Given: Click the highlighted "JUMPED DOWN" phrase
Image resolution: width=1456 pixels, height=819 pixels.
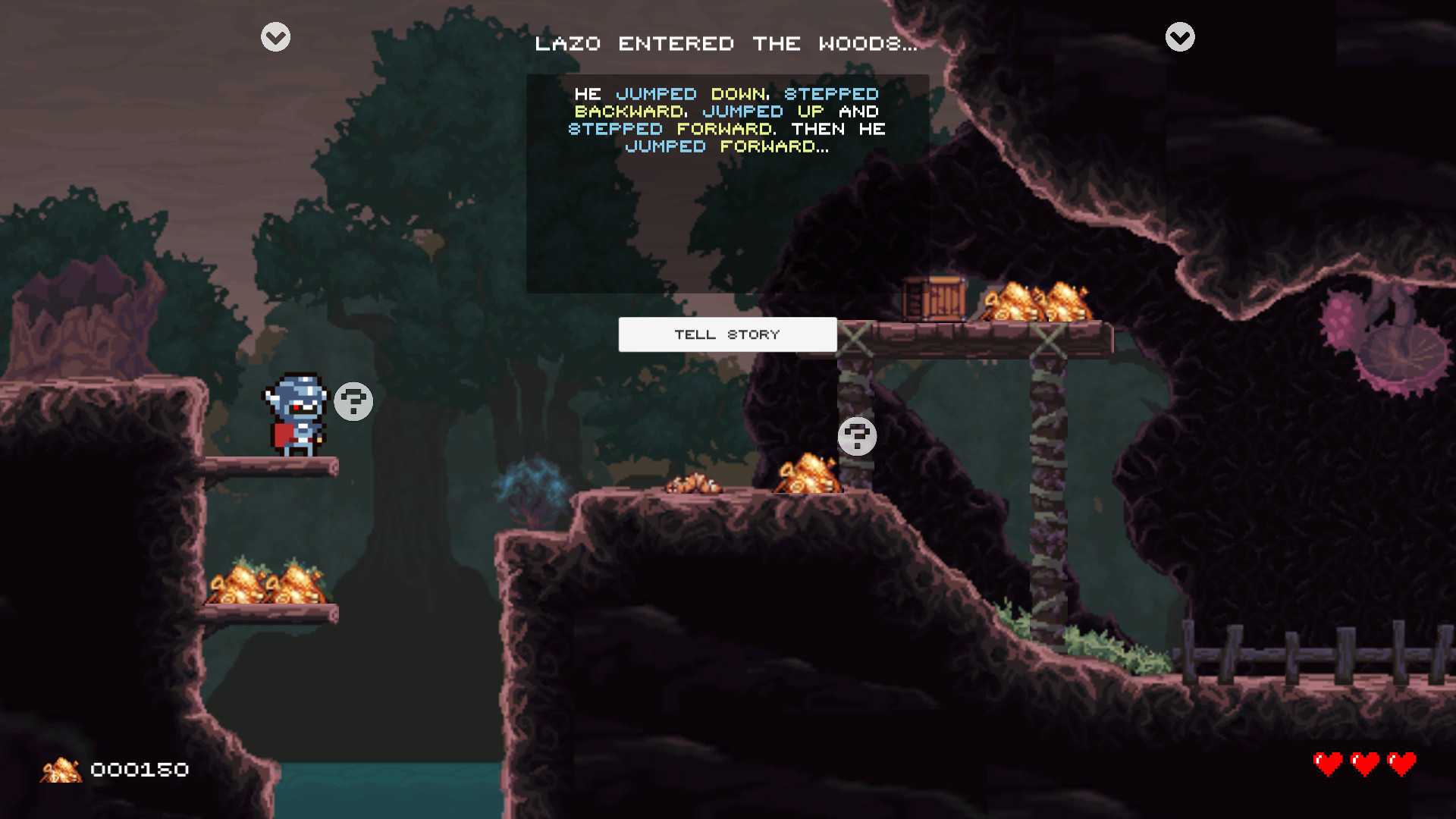Looking at the screenshot, I should pyautogui.click(x=692, y=94).
